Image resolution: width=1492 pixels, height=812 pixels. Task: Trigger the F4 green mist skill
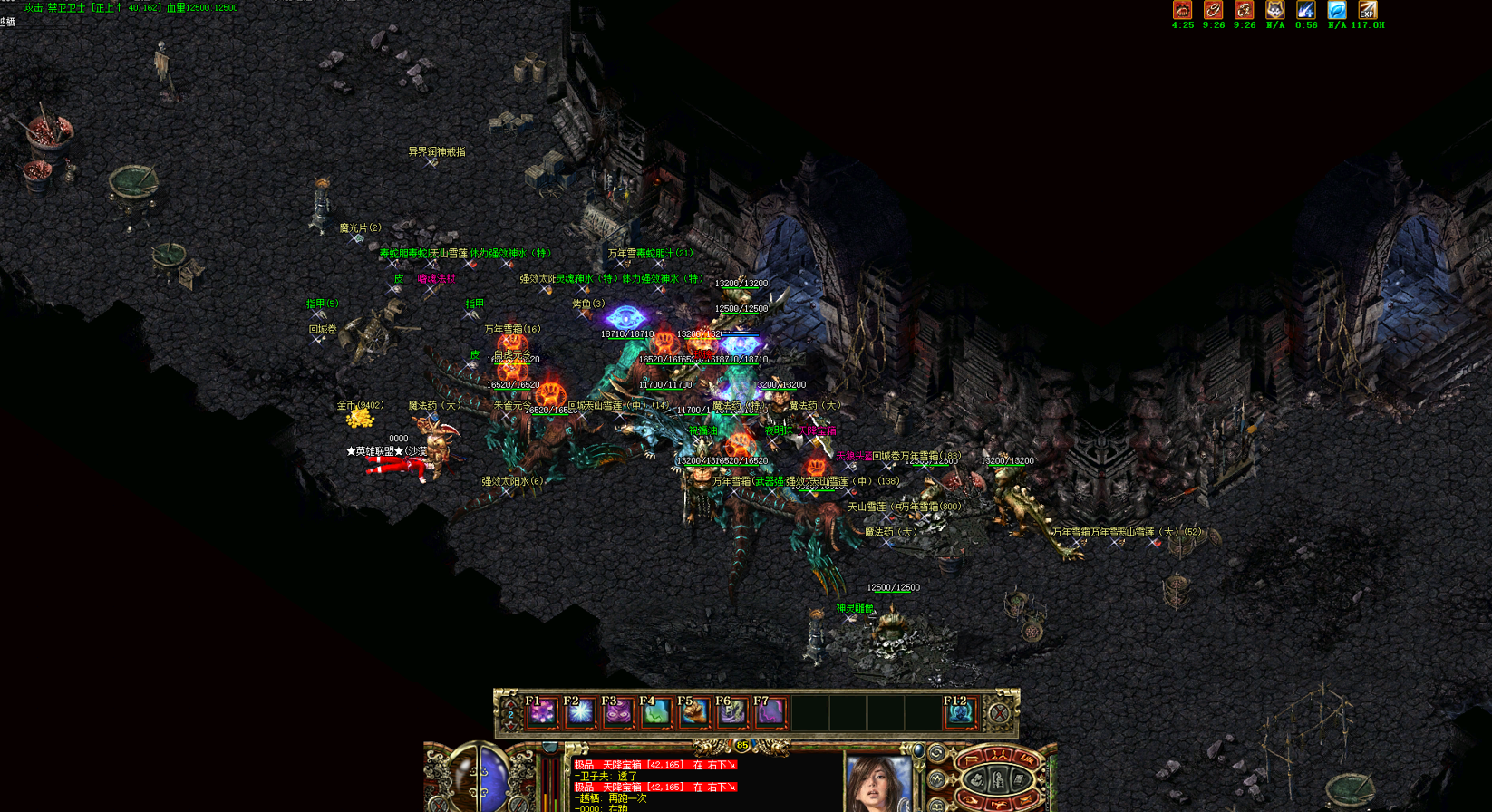point(656,713)
